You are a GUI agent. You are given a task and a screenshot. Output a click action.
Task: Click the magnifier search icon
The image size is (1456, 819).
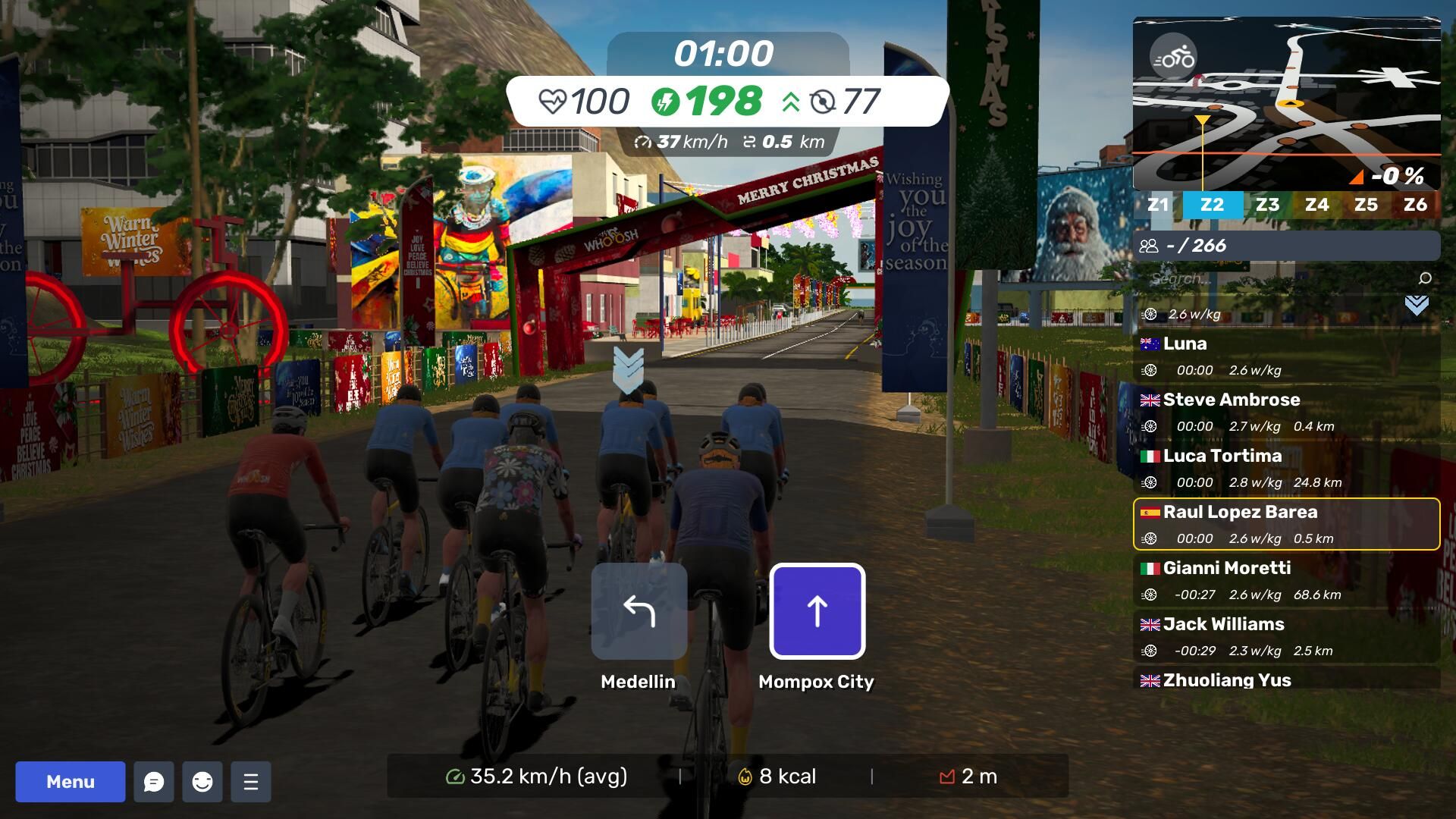(1425, 278)
